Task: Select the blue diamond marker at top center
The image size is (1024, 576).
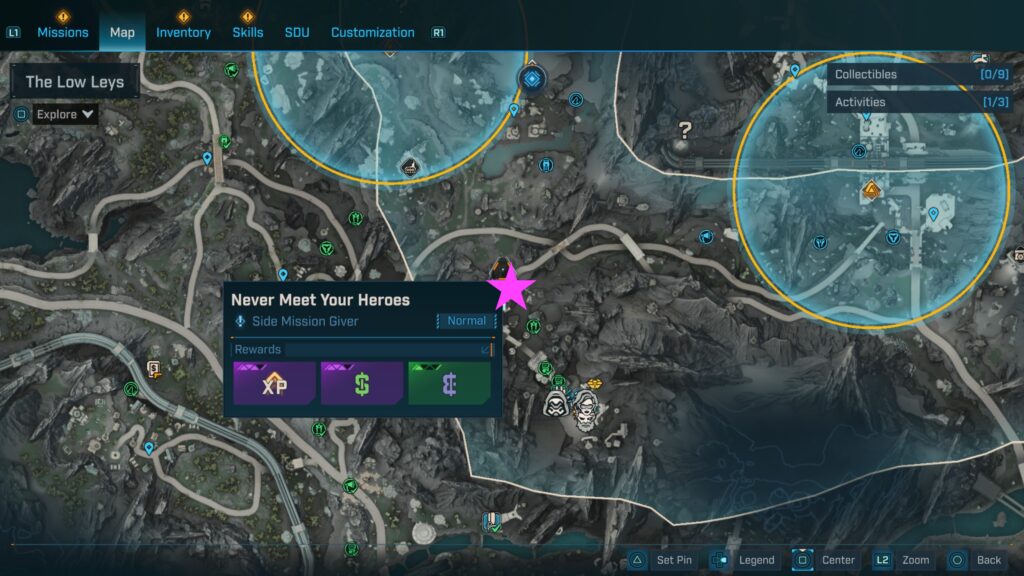Action: [x=530, y=78]
